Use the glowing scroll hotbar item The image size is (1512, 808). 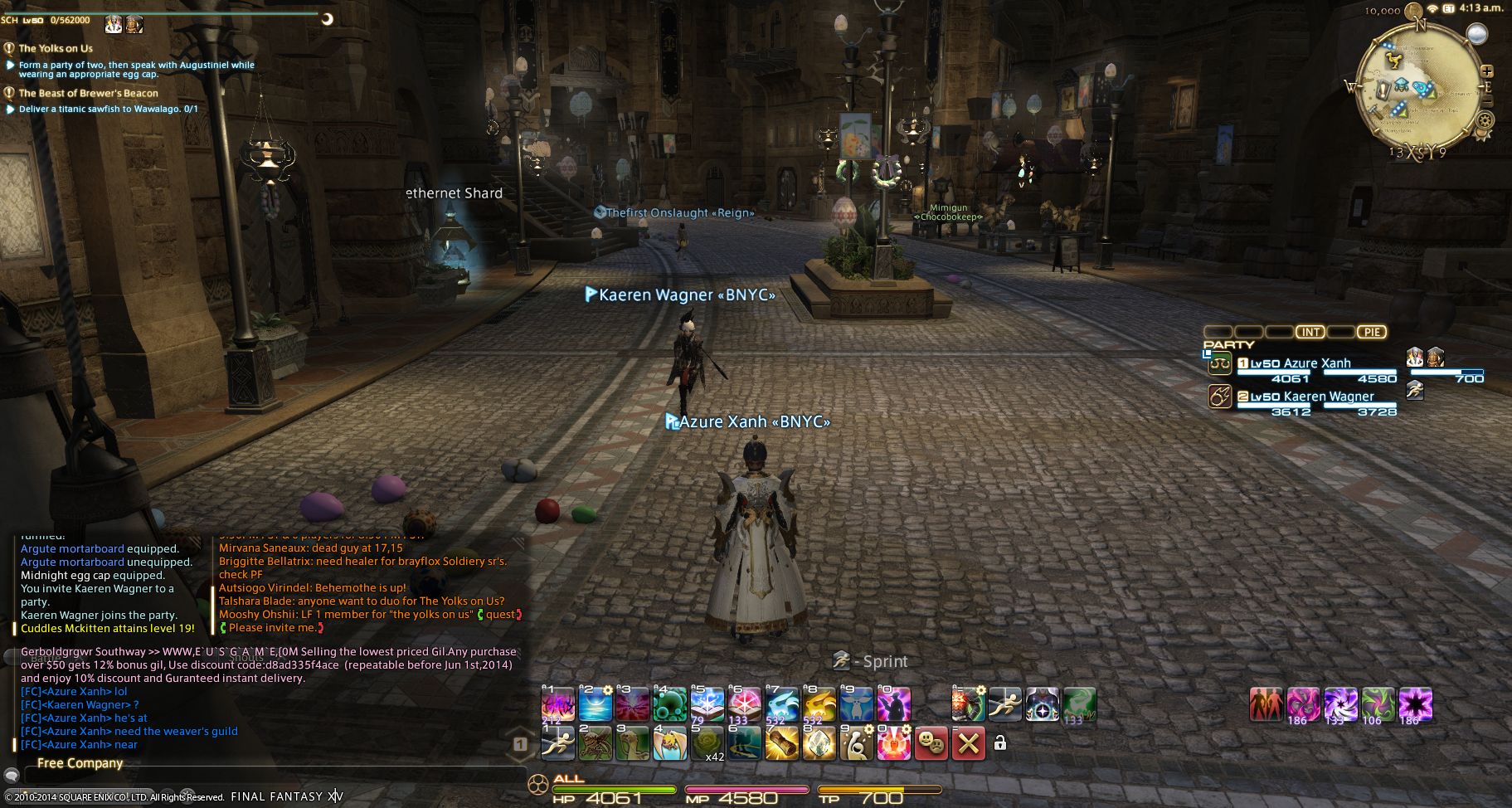tap(780, 743)
